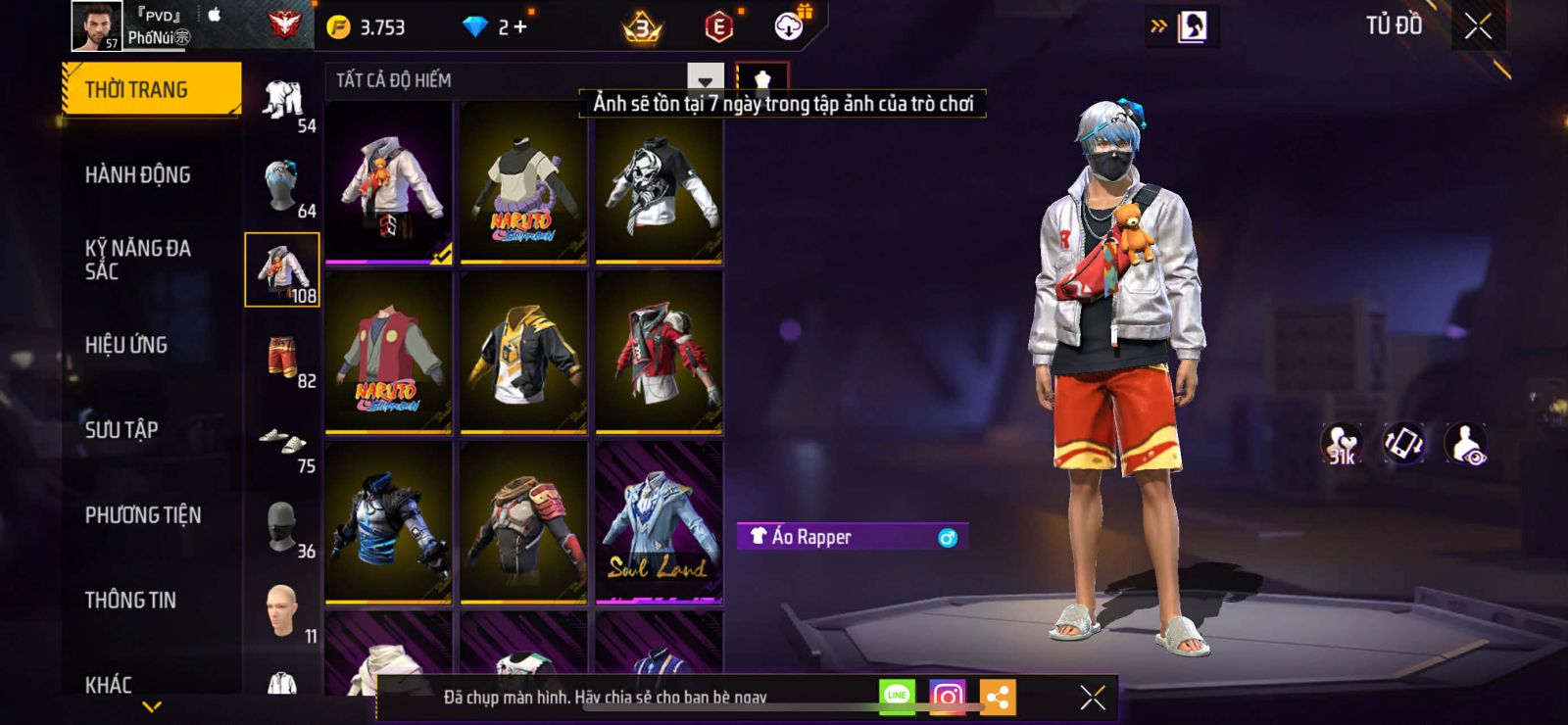This screenshot has width=1568, height=725.
Task: Add more diamonds with plus button
Action: (x=520, y=27)
